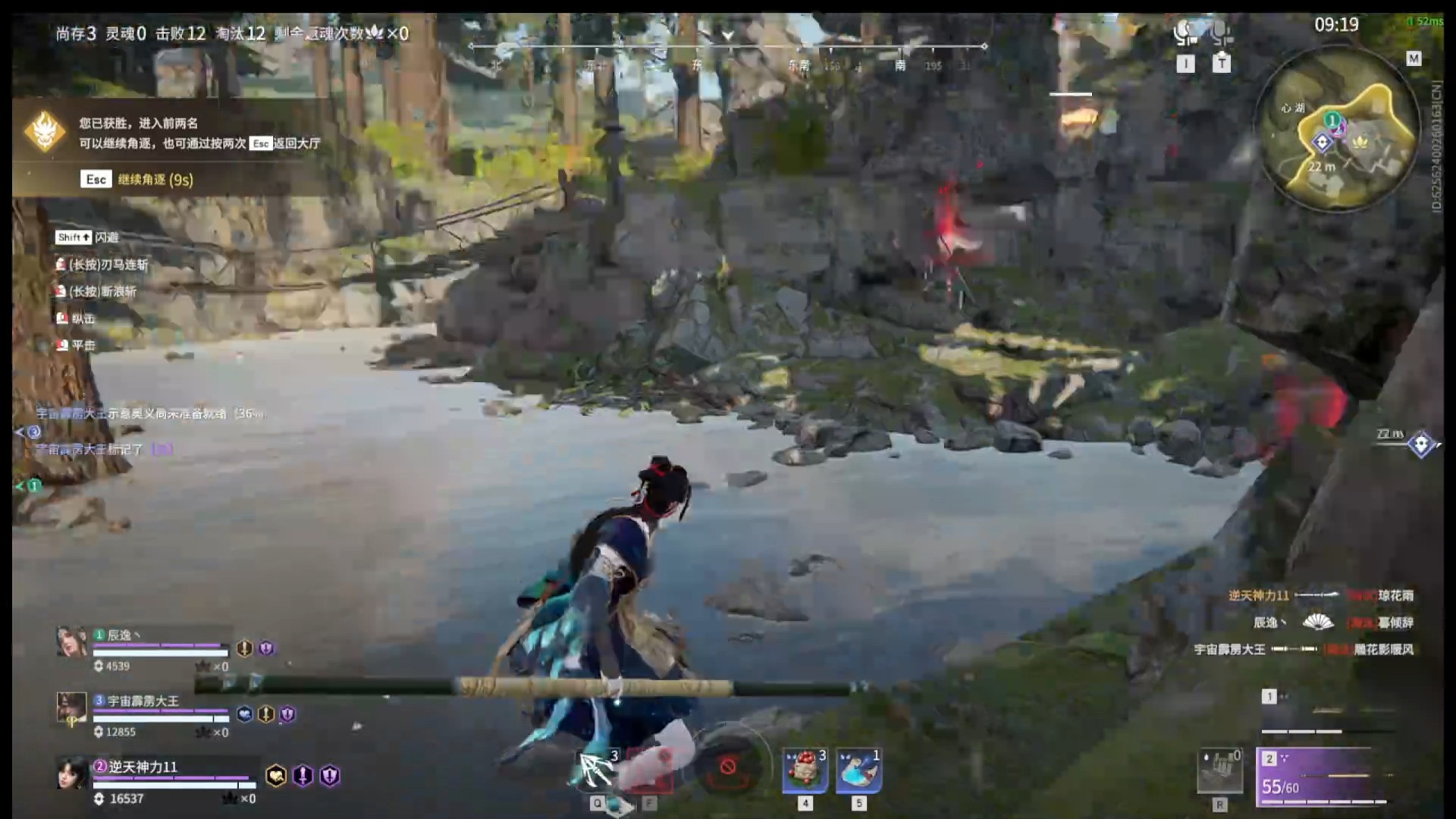1456x819 pixels.
Task: Open the circular minimap
Action: (1337, 127)
